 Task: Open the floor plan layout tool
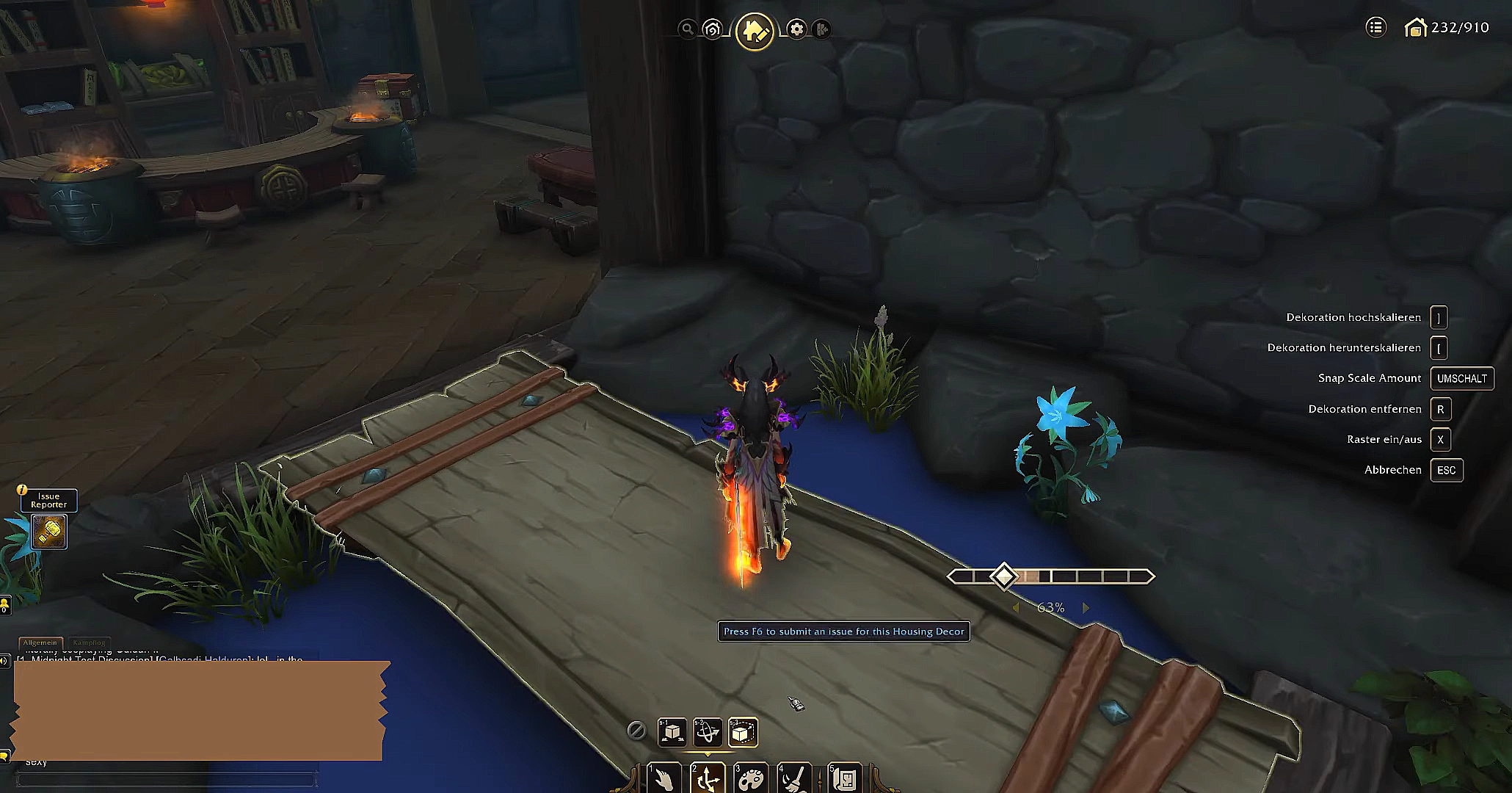[844, 778]
